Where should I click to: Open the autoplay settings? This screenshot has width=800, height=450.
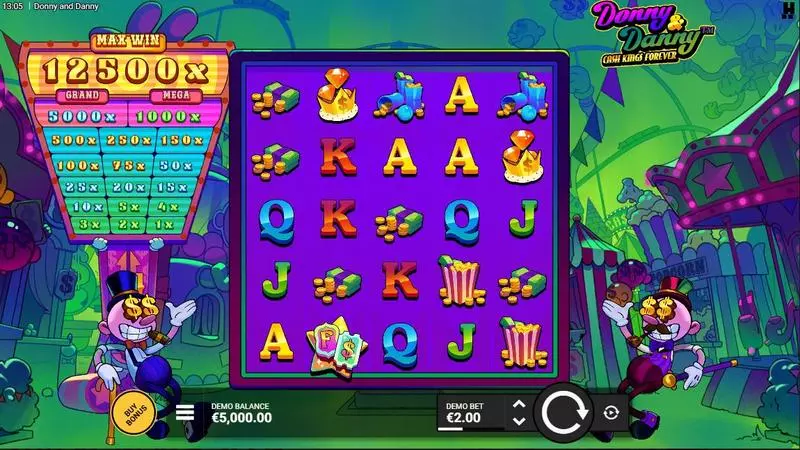(612, 412)
